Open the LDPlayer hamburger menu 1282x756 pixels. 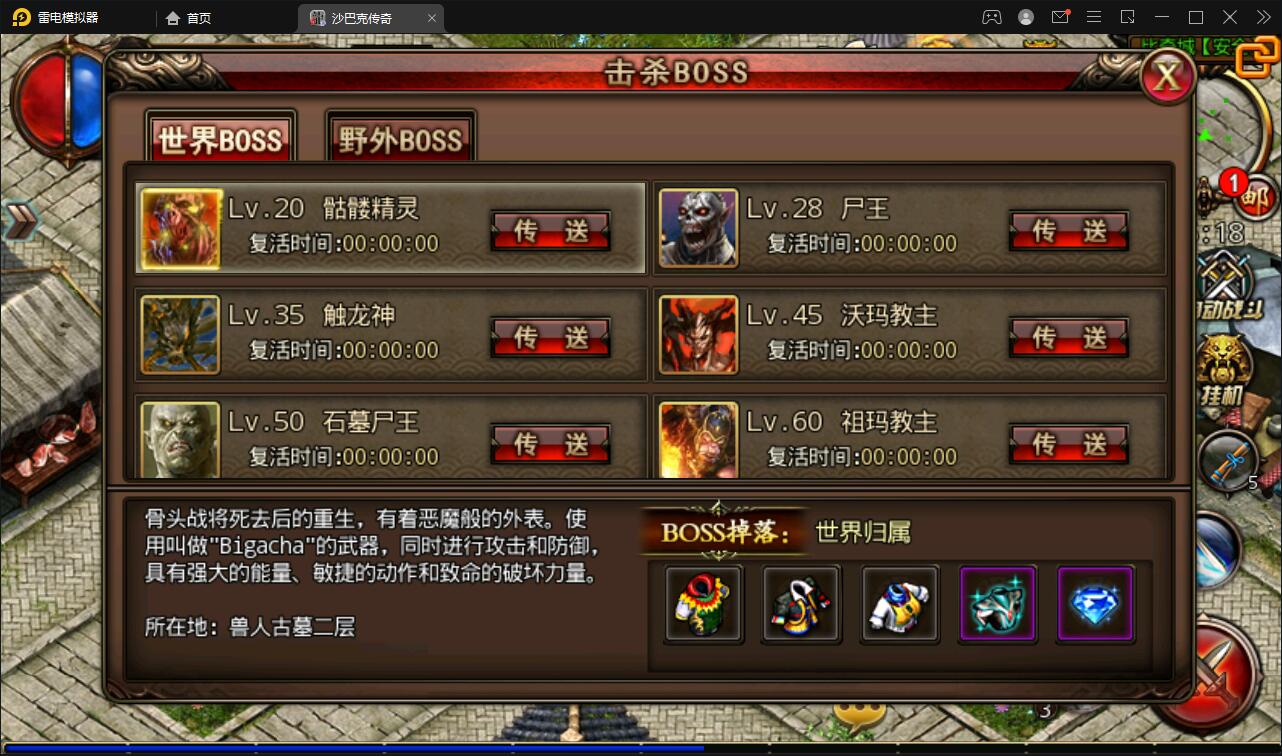pos(1095,17)
